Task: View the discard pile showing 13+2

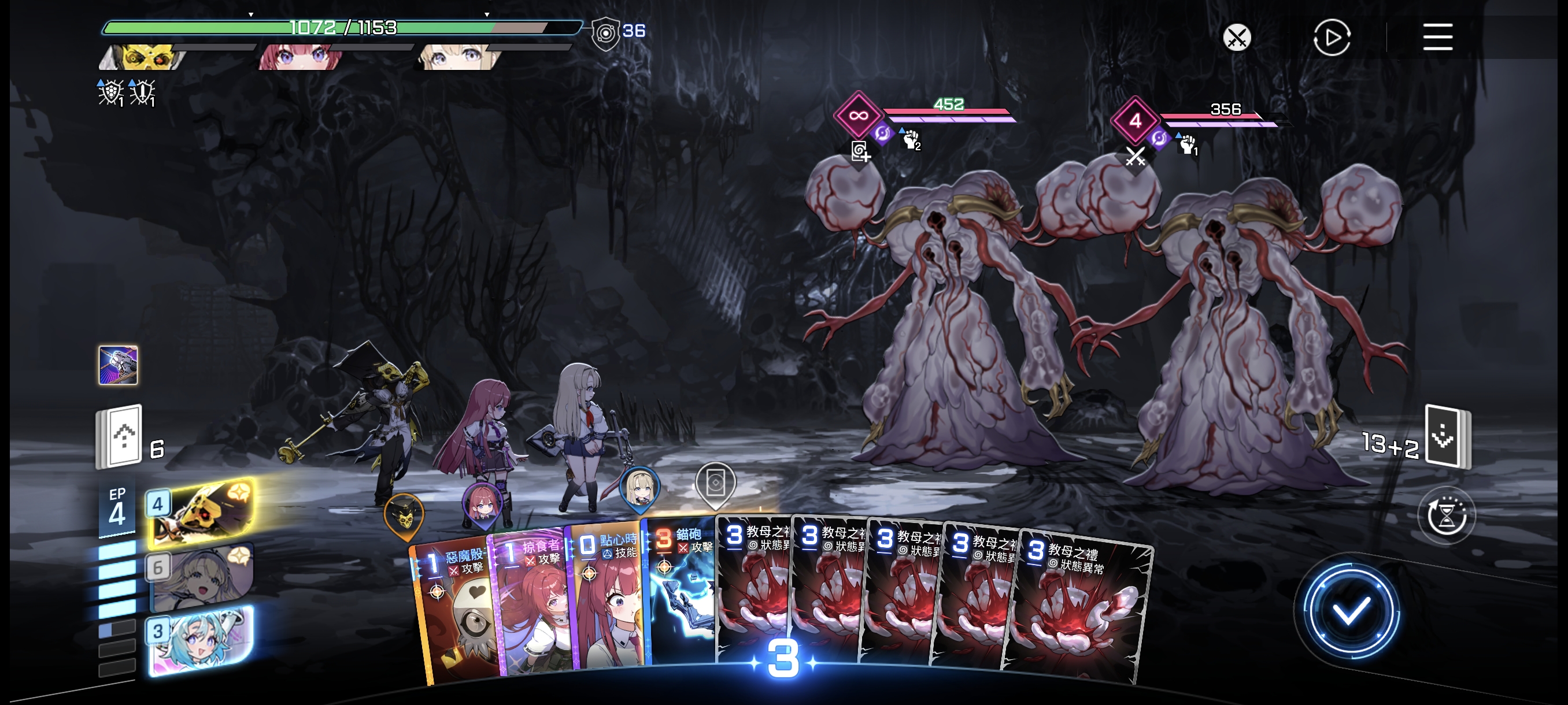Action: coord(1446,437)
